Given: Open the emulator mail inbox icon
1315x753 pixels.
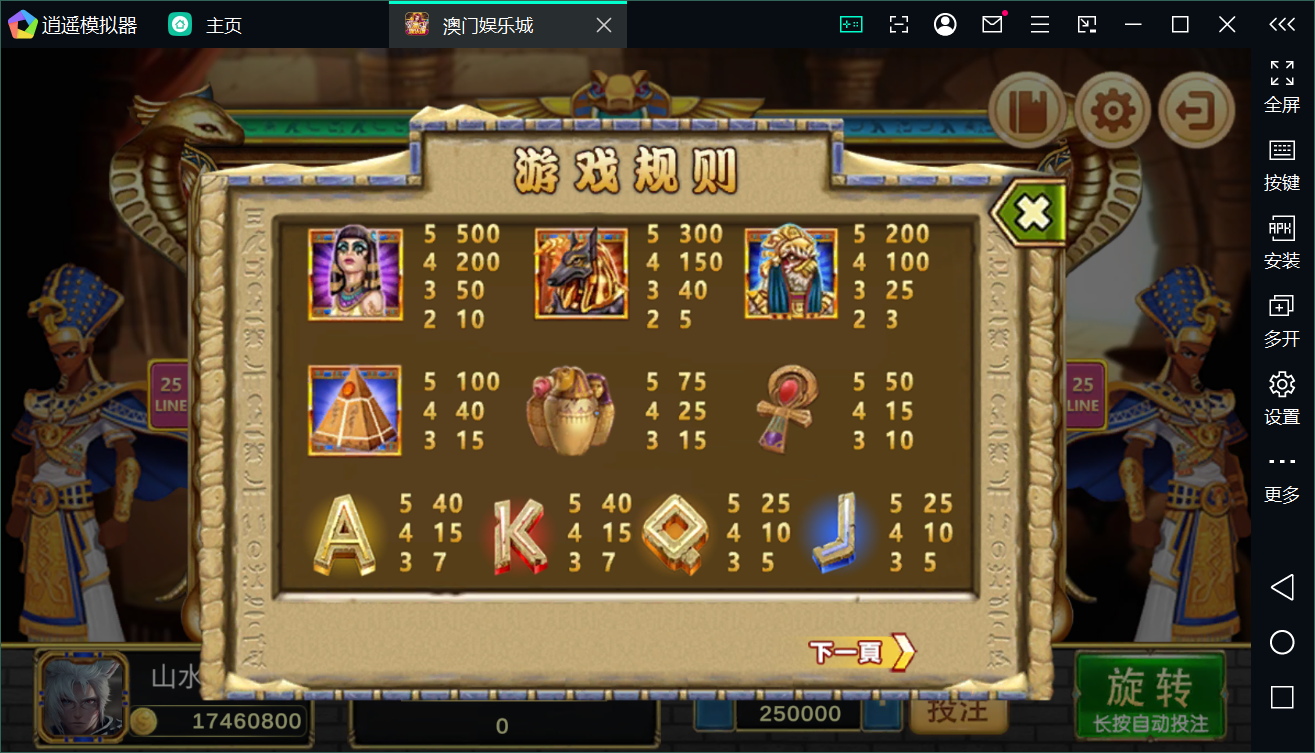Looking at the screenshot, I should [992, 25].
